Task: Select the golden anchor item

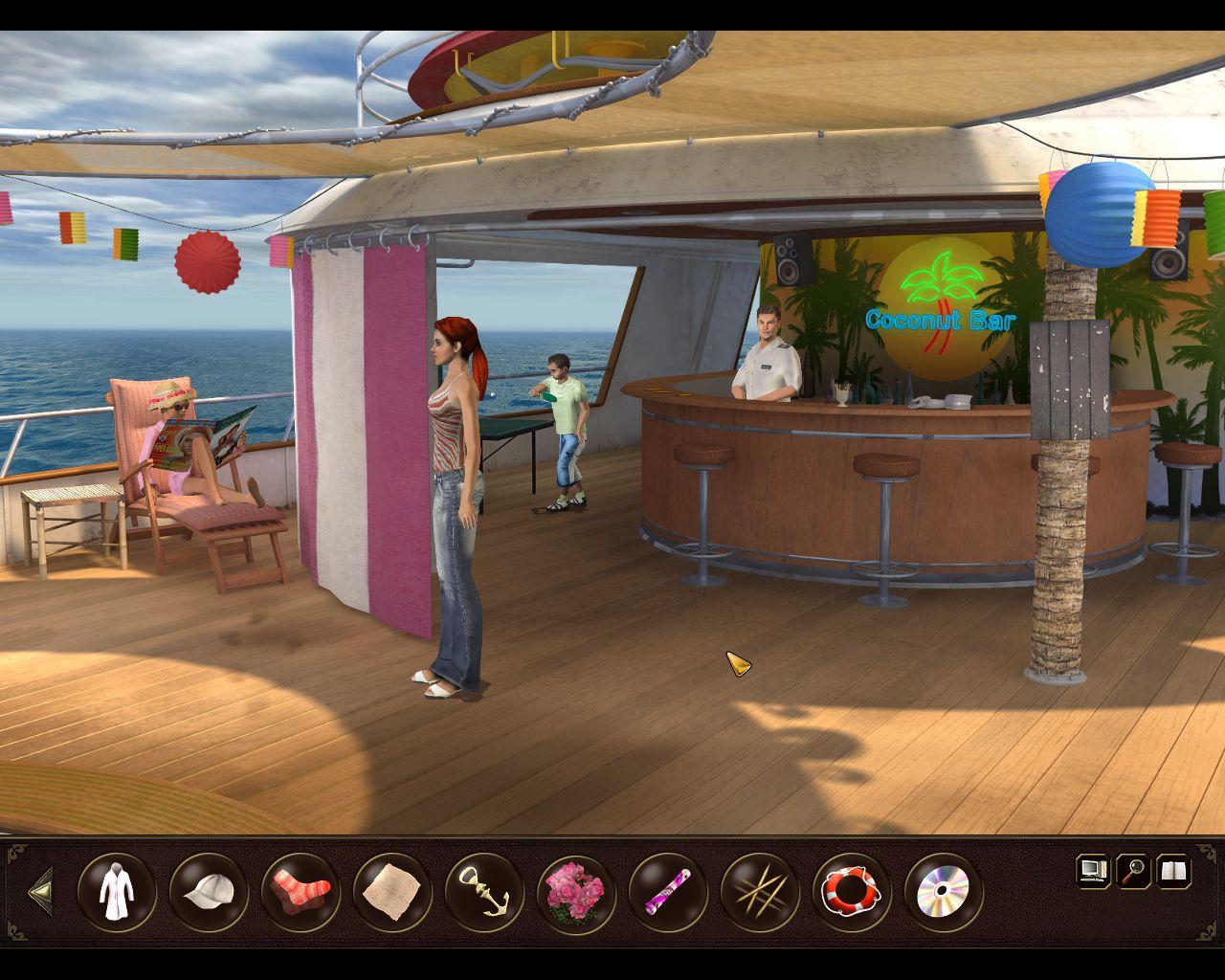Action: click(x=483, y=892)
